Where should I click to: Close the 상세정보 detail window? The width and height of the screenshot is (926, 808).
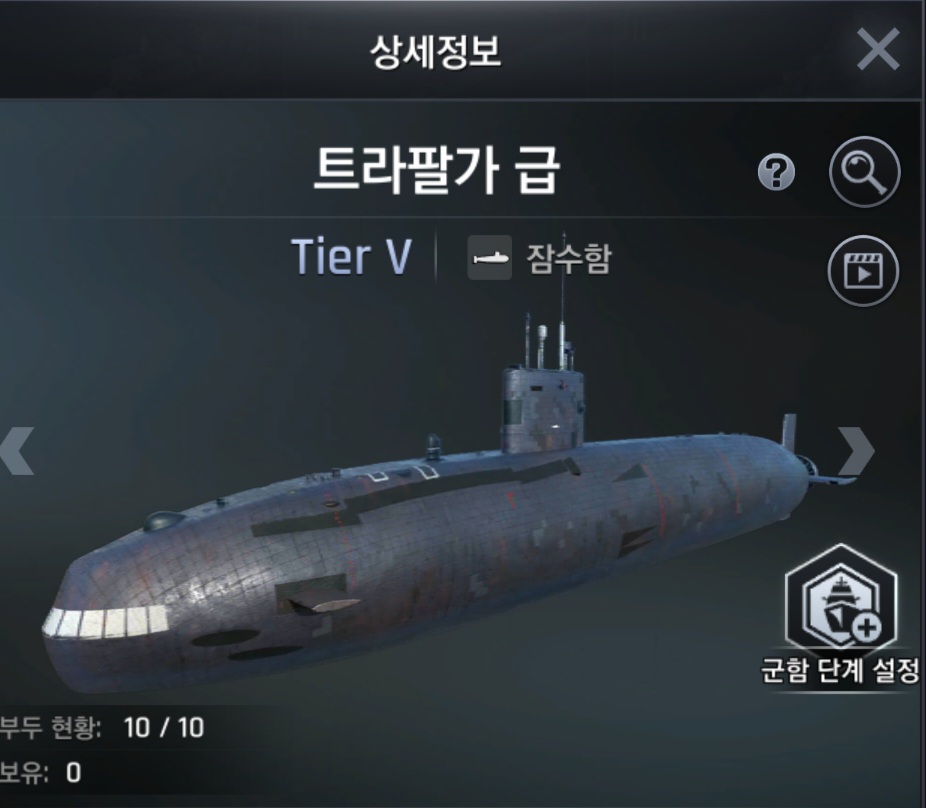tap(877, 49)
